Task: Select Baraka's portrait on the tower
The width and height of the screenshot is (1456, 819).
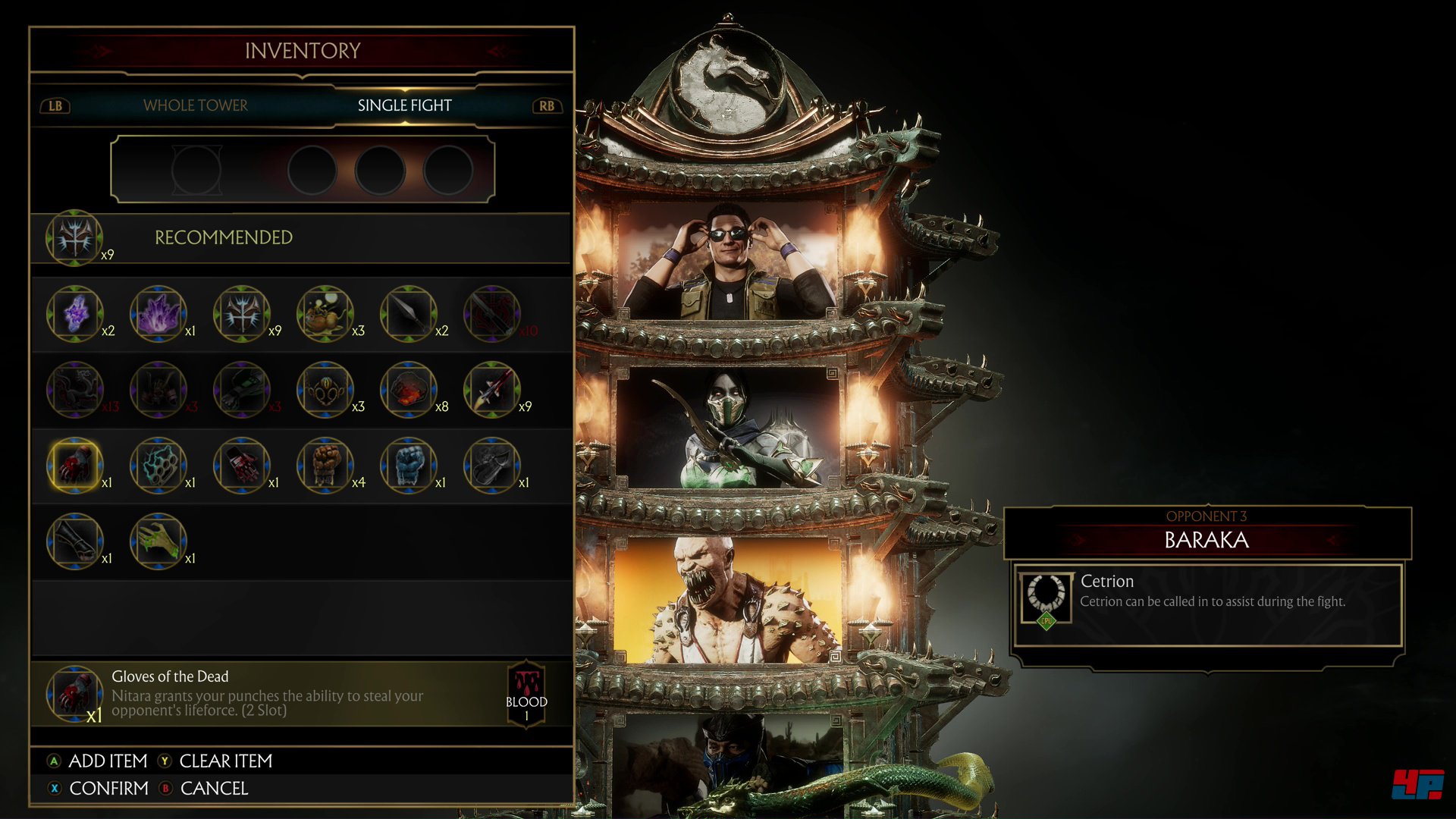Action: 728,599
